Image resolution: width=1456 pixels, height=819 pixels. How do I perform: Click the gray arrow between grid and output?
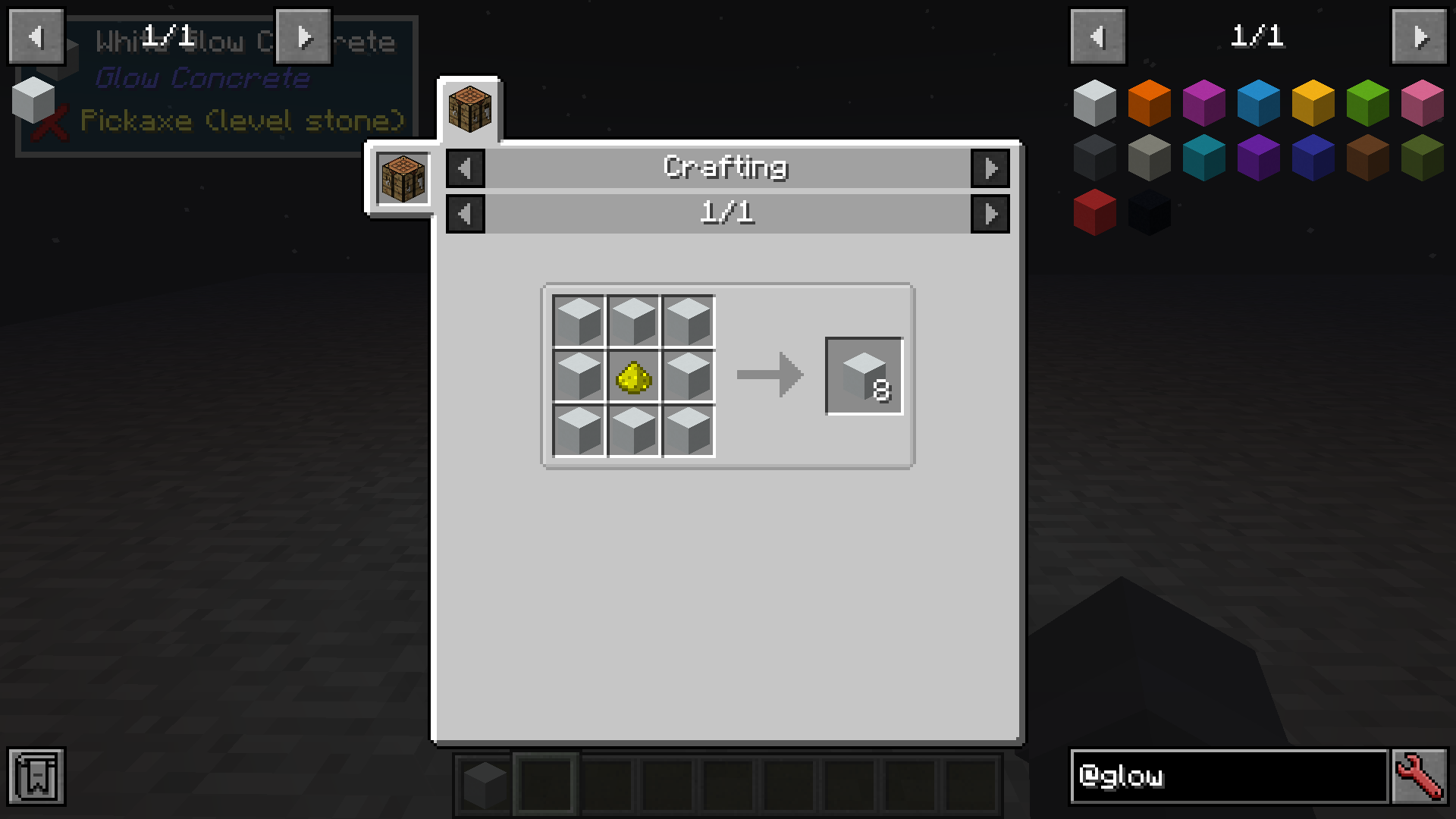pos(768,375)
